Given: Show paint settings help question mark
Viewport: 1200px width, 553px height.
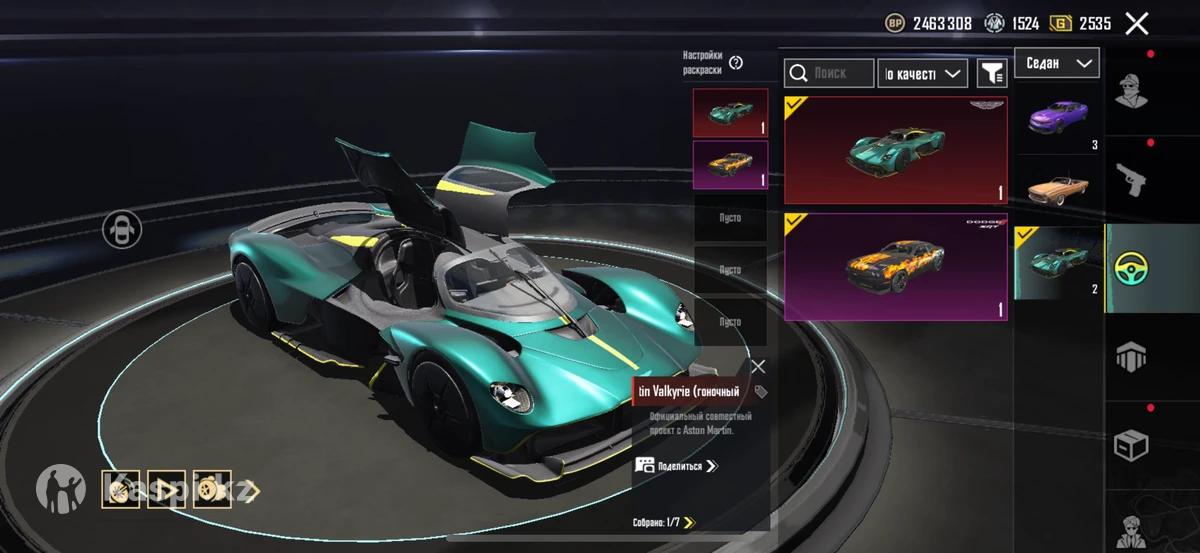Looking at the screenshot, I should (736, 63).
